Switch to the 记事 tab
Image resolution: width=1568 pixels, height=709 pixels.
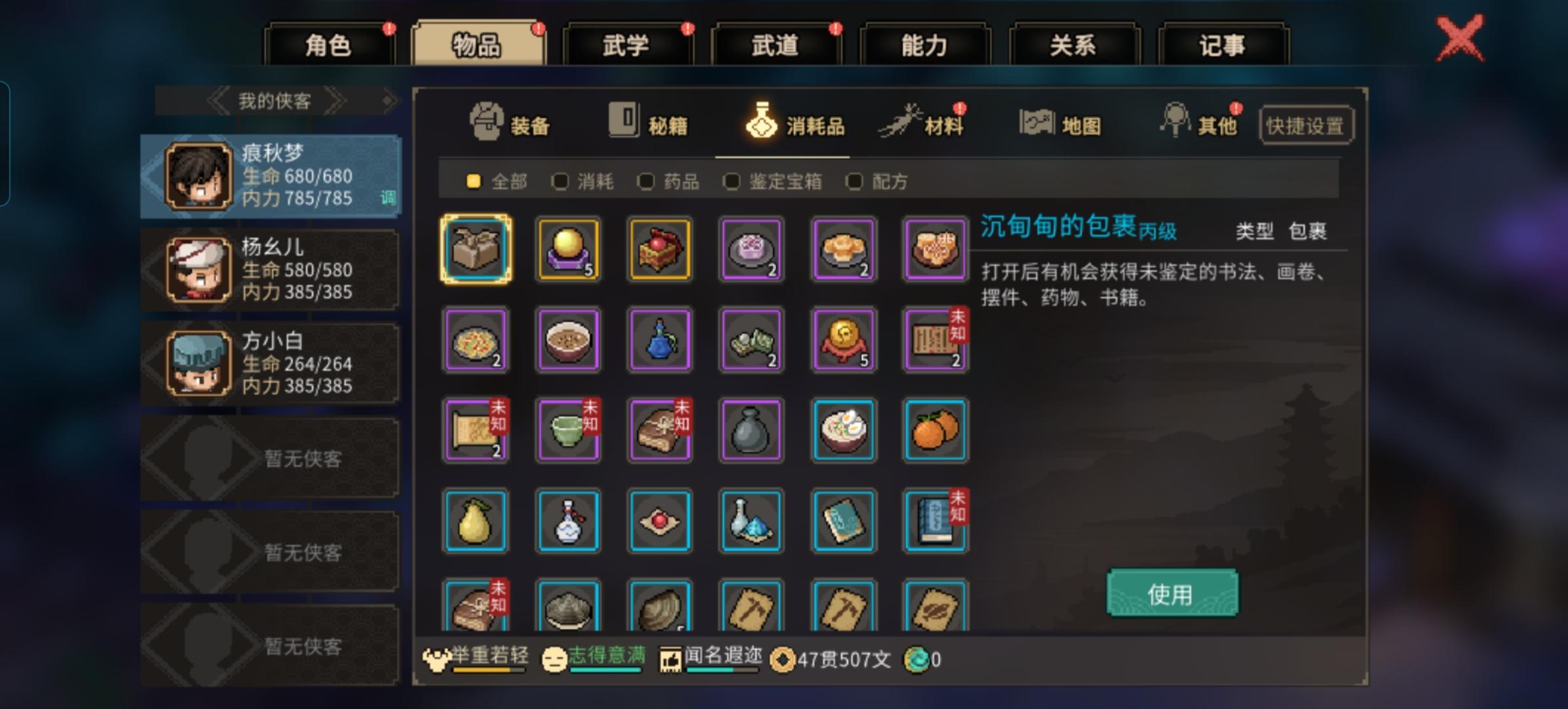pos(1224,43)
